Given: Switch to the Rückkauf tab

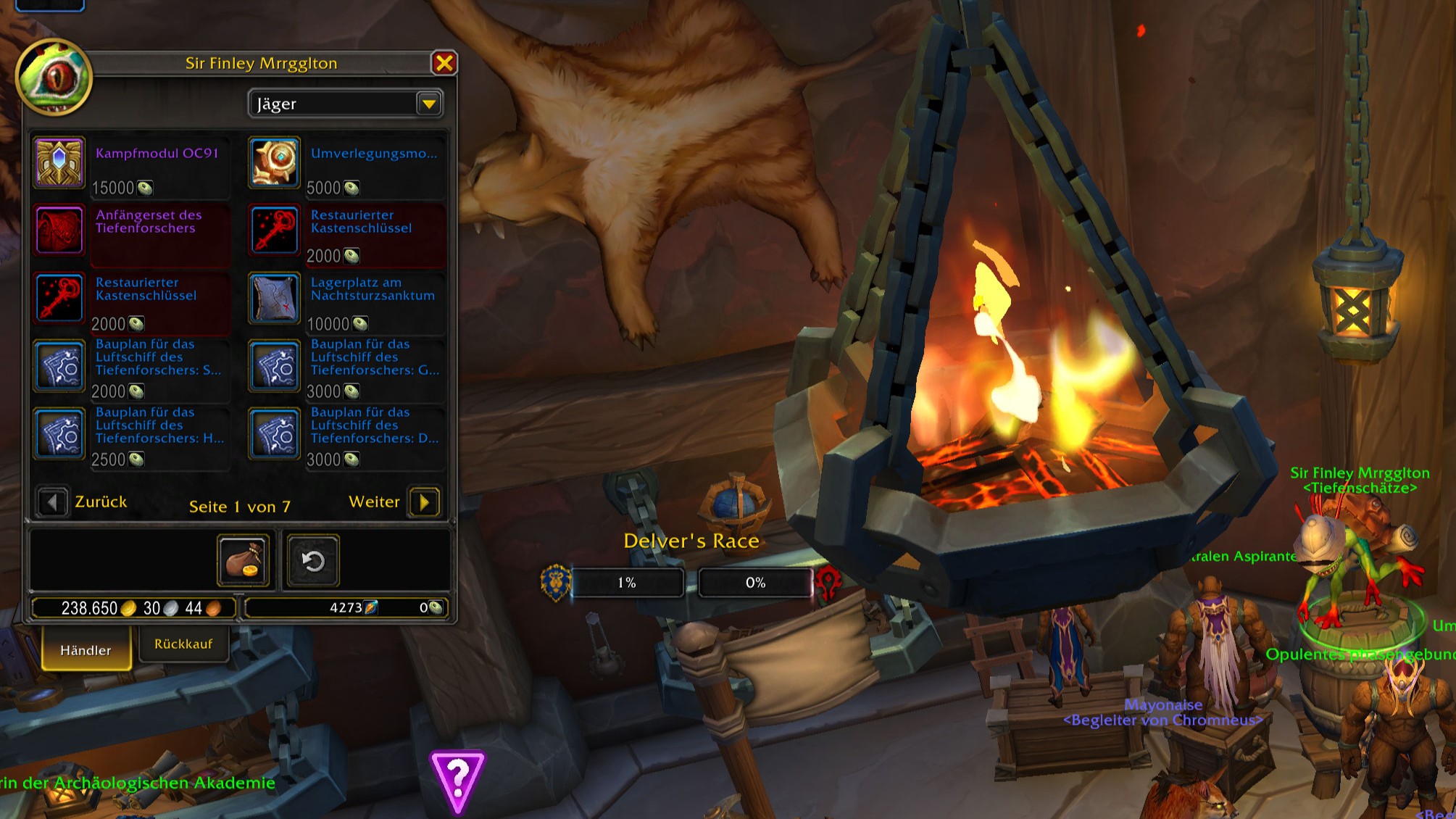Looking at the screenshot, I should point(183,644).
